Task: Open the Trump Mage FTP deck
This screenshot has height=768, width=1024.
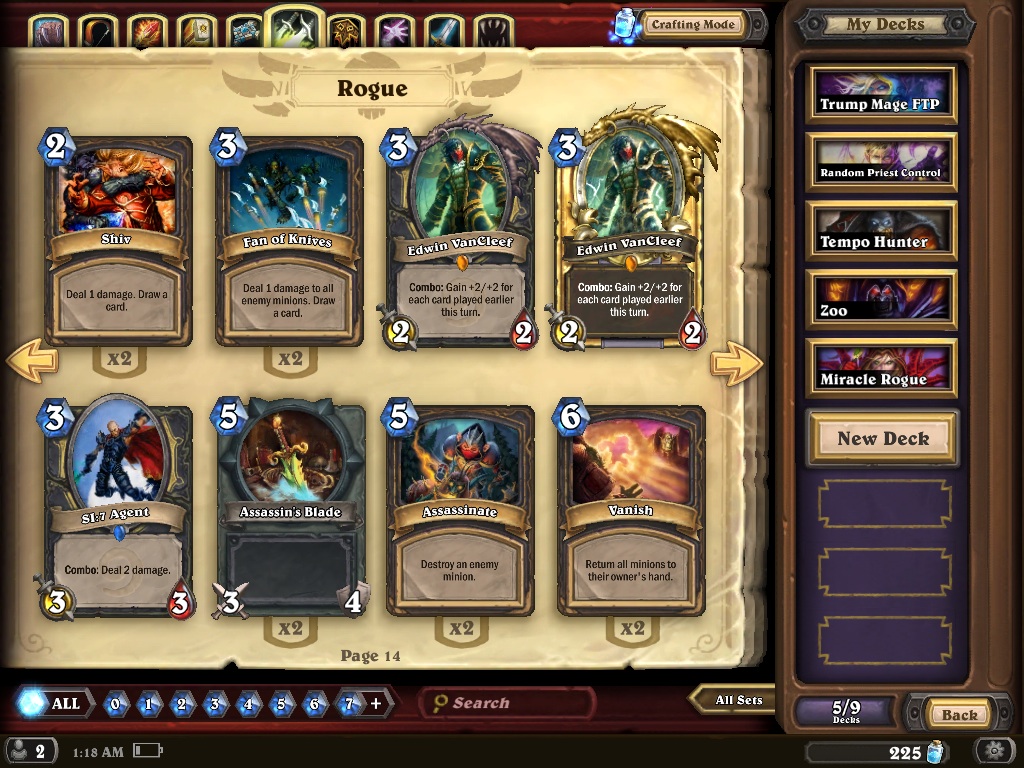Action: pyautogui.click(x=881, y=95)
